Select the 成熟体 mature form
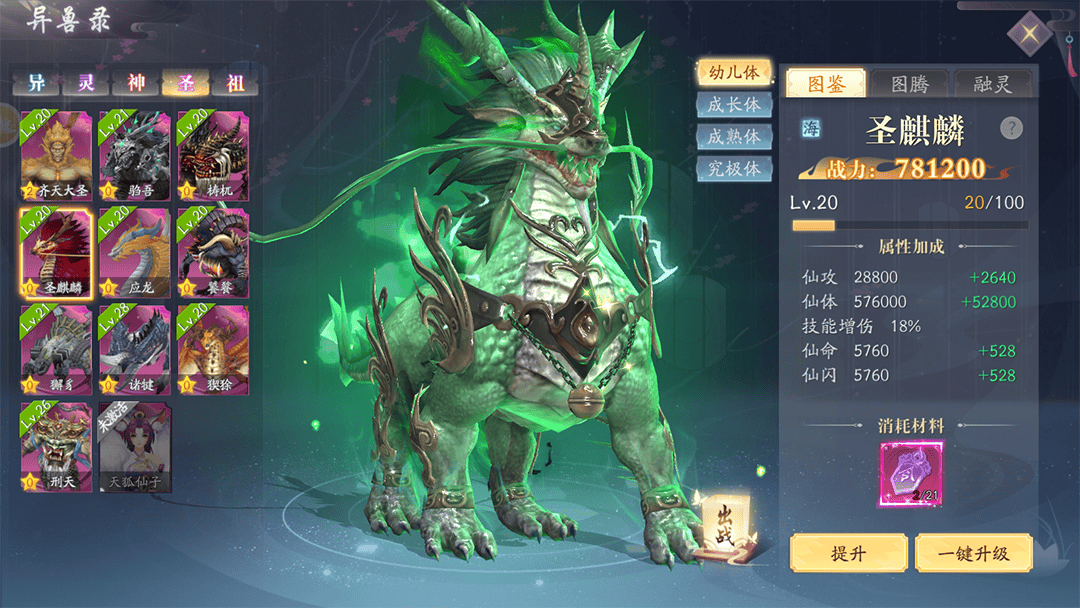 point(733,136)
